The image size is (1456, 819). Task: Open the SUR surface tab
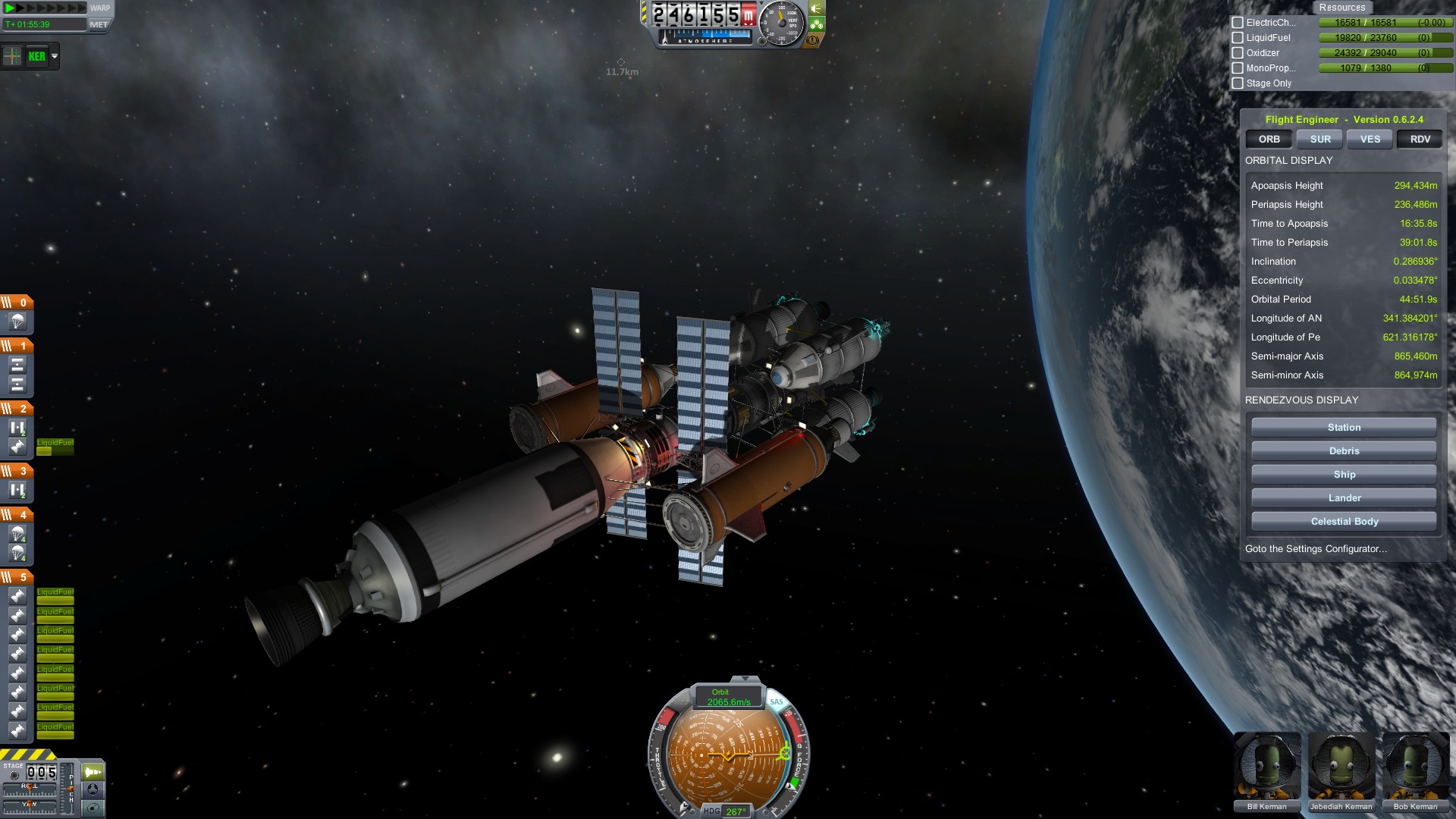click(x=1319, y=140)
